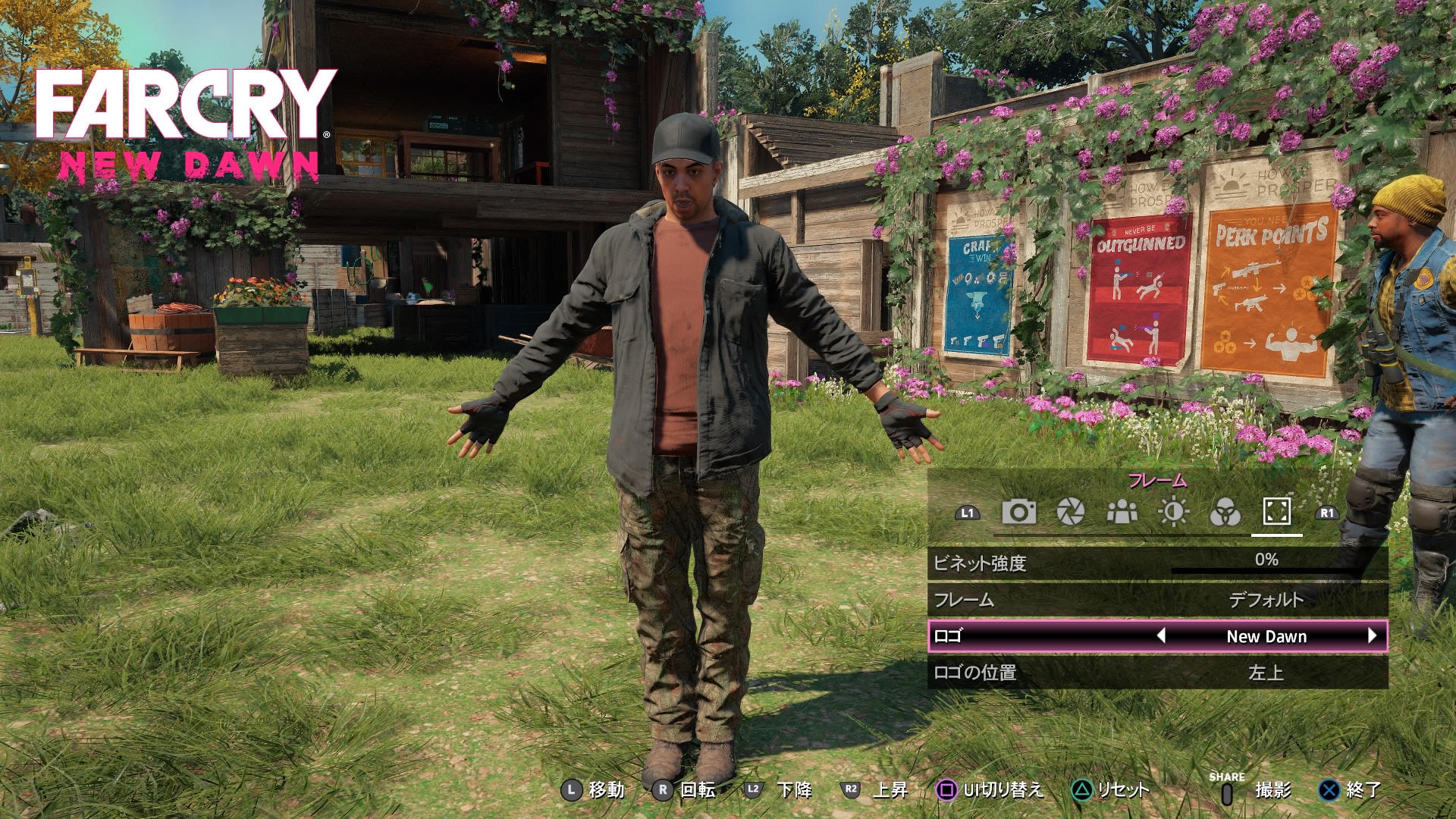1456x819 pixels.
Task: Select the ロゴの位置 logo position row
Action: [x=1157, y=673]
